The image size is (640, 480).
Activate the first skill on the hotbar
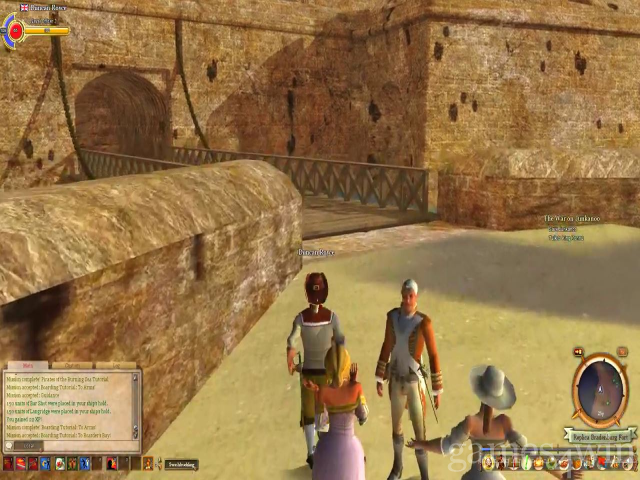[x=8, y=464]
